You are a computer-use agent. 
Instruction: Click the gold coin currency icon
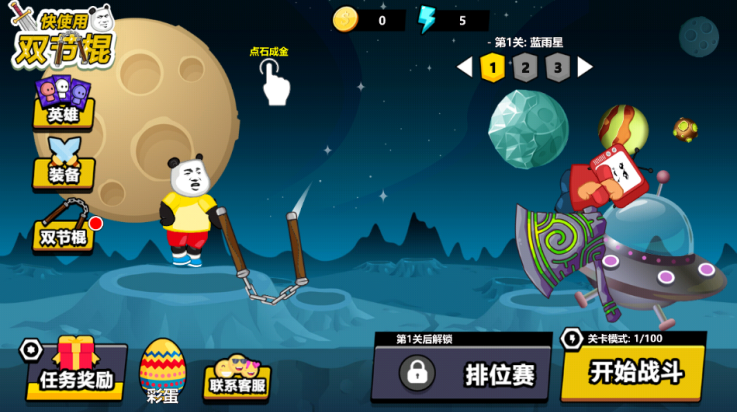pyautogui.click(x=346, y=20)
